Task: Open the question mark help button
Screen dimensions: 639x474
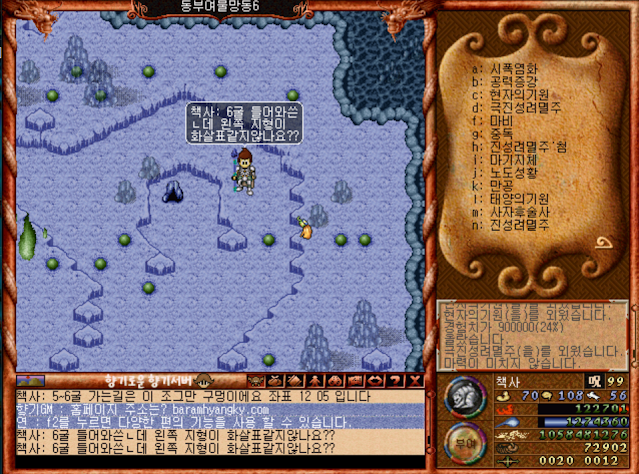Action: click(x=393, y=381)
